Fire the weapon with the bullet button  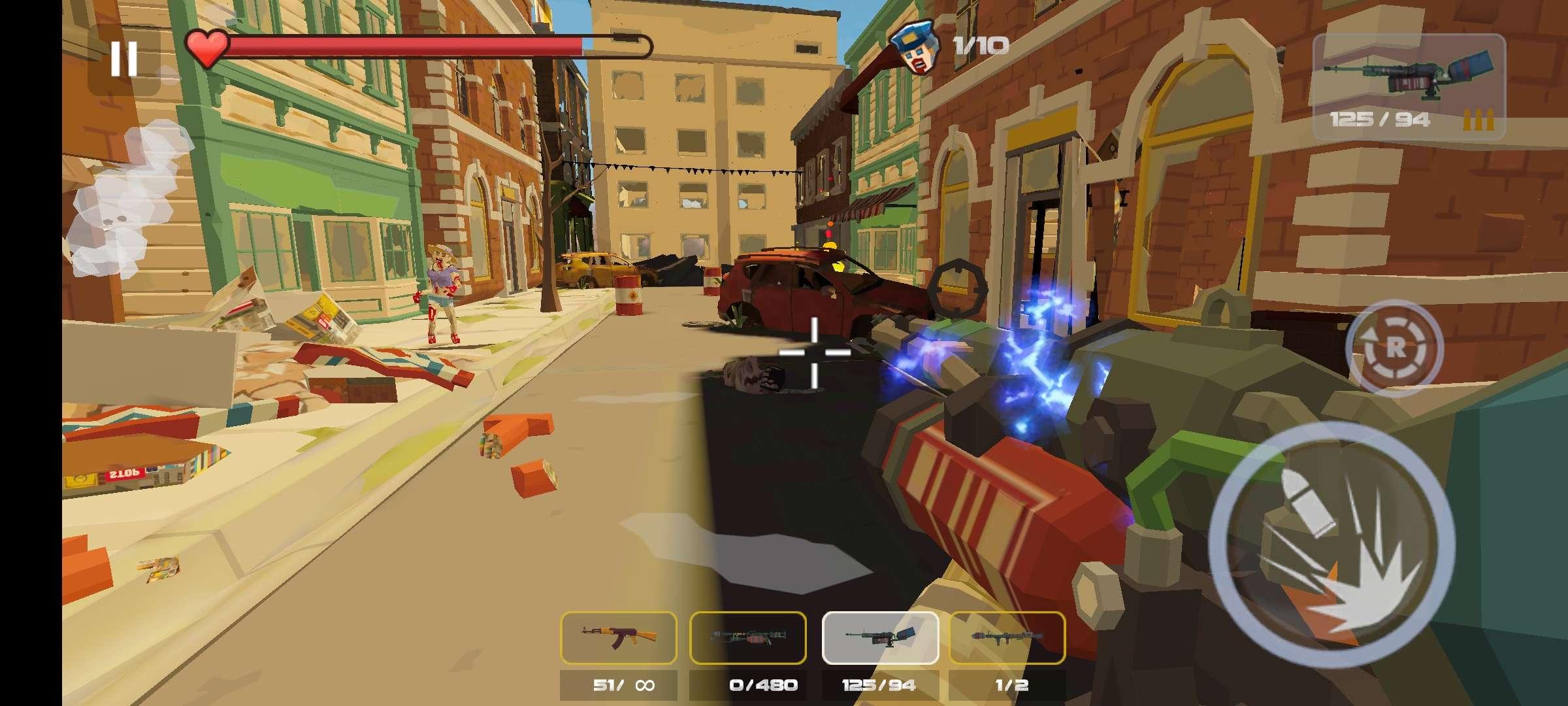(1331, 546)
